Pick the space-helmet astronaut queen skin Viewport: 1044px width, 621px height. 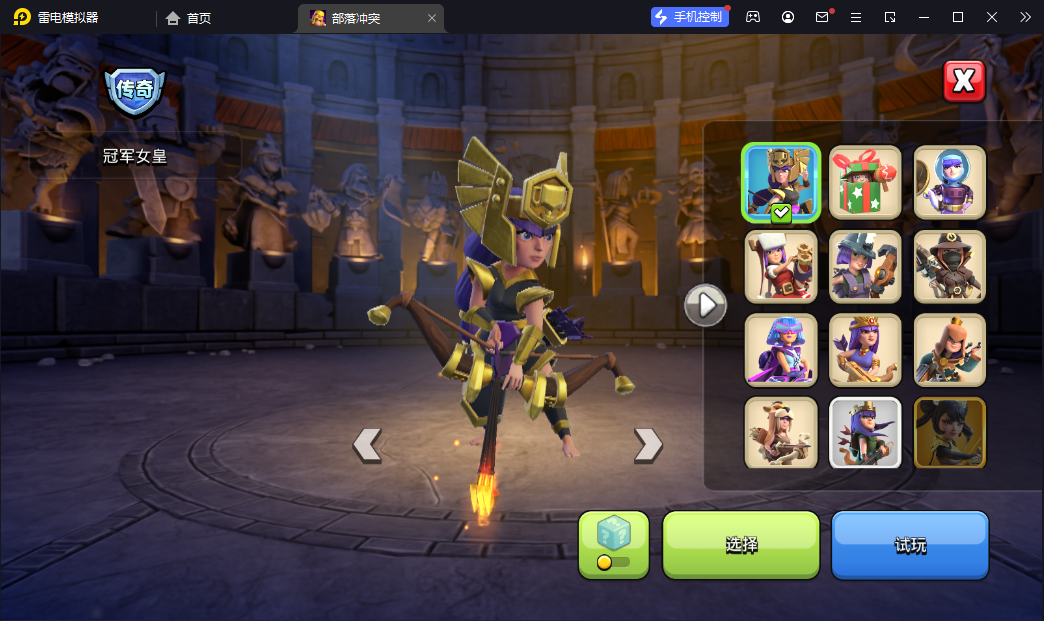950,182
